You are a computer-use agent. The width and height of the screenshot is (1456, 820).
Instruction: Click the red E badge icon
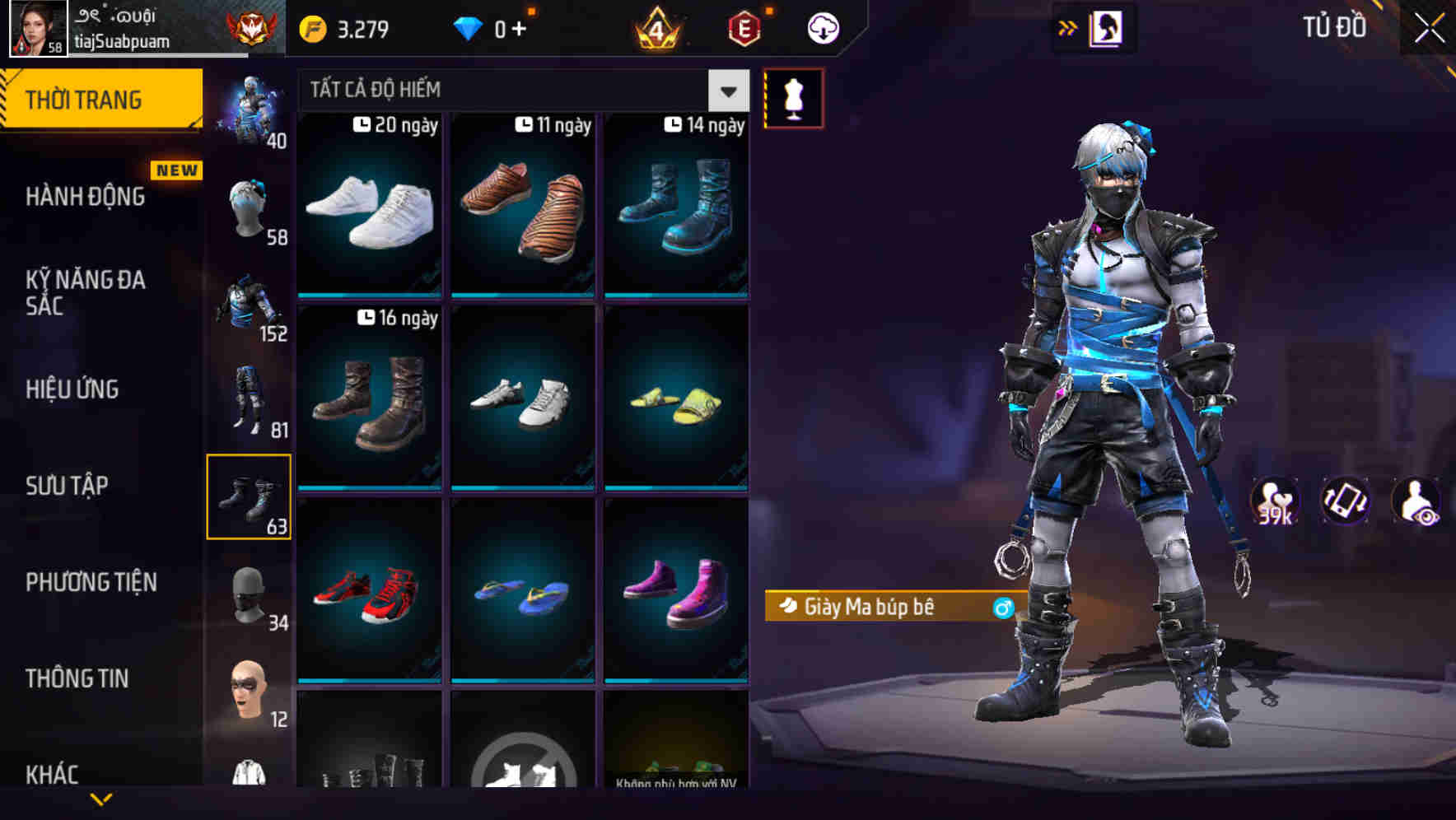742,27
